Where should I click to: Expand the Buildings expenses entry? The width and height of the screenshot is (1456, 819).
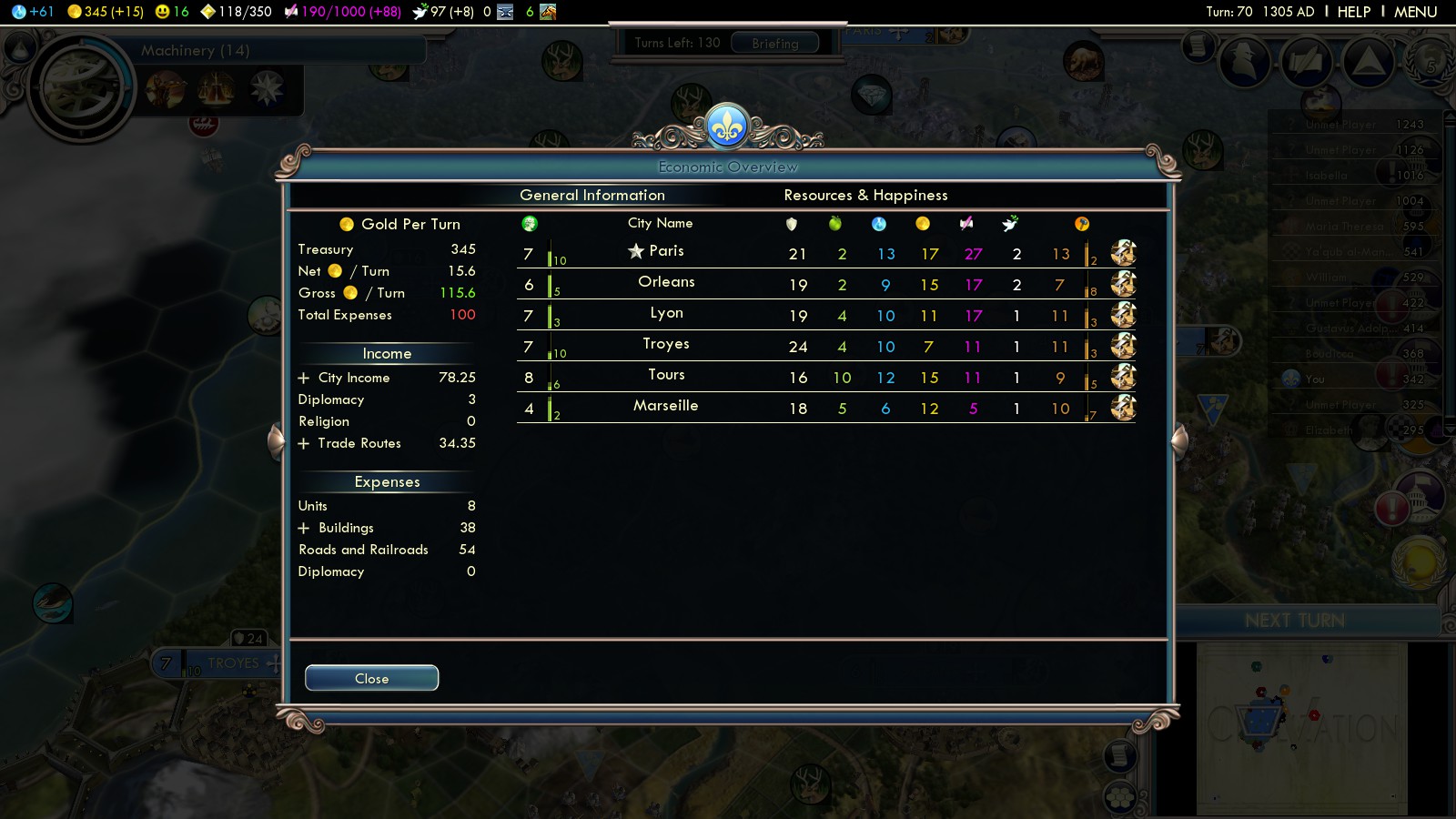[304, 528]
